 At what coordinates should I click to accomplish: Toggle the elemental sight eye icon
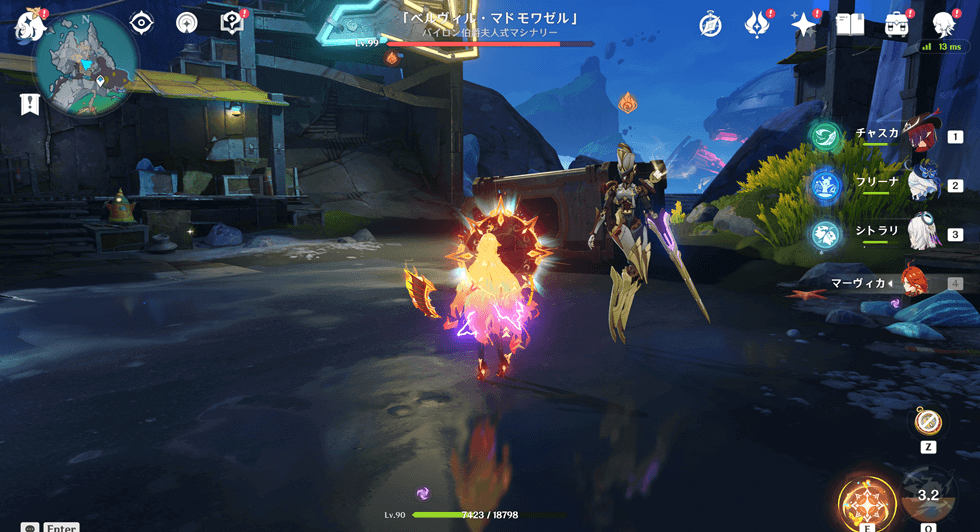142,23
